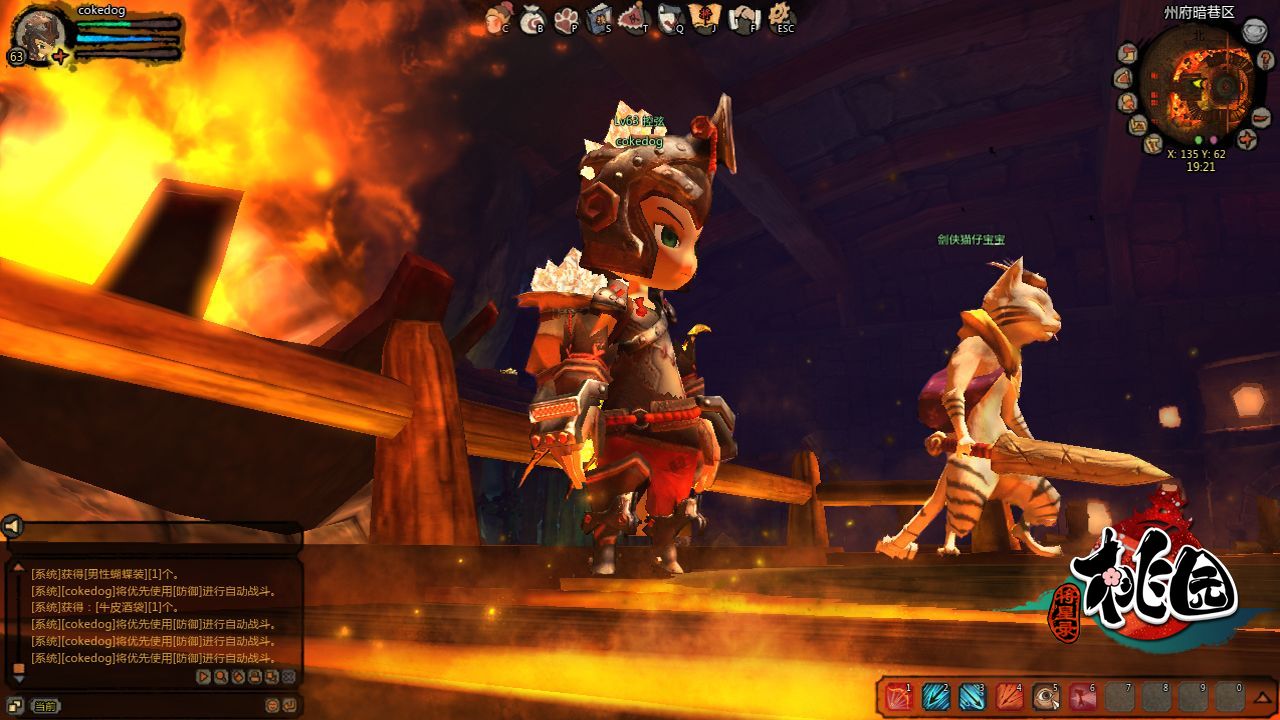The height and width of the screenshot is (720, 1280).
Task: Use the eye skill in slot 5
Action: pyautogui.click(x=1046, y=697)
